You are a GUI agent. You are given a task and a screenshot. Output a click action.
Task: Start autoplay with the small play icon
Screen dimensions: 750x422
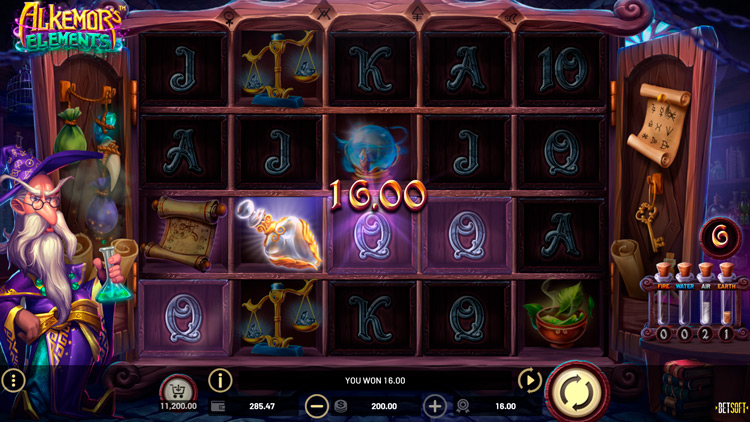tap(528, 380)
